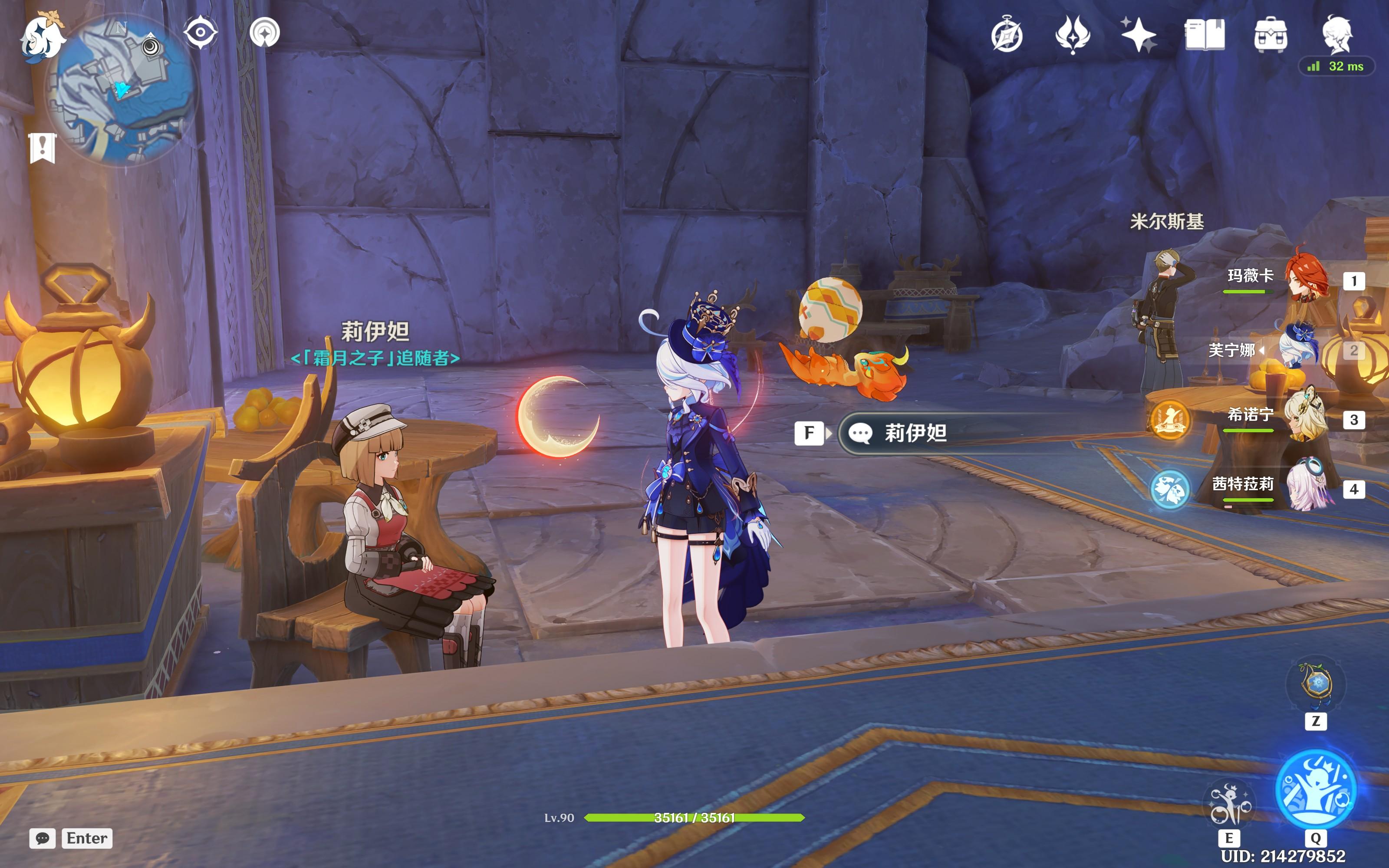Open the wish star icon
Screen dimensions: 1389x868
click(x=1138, y=34)
